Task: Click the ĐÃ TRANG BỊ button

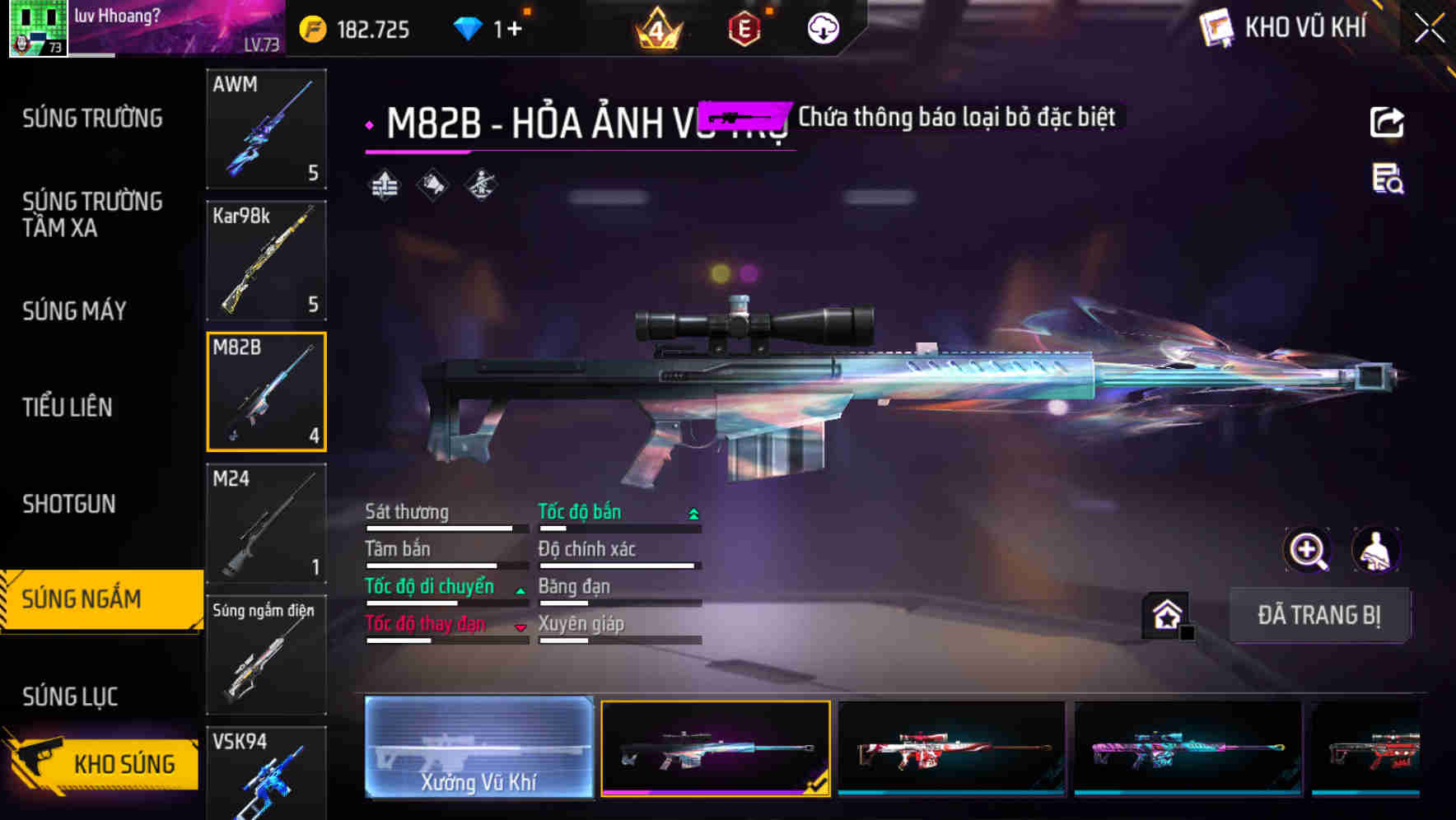Action: click(1319, 615)
